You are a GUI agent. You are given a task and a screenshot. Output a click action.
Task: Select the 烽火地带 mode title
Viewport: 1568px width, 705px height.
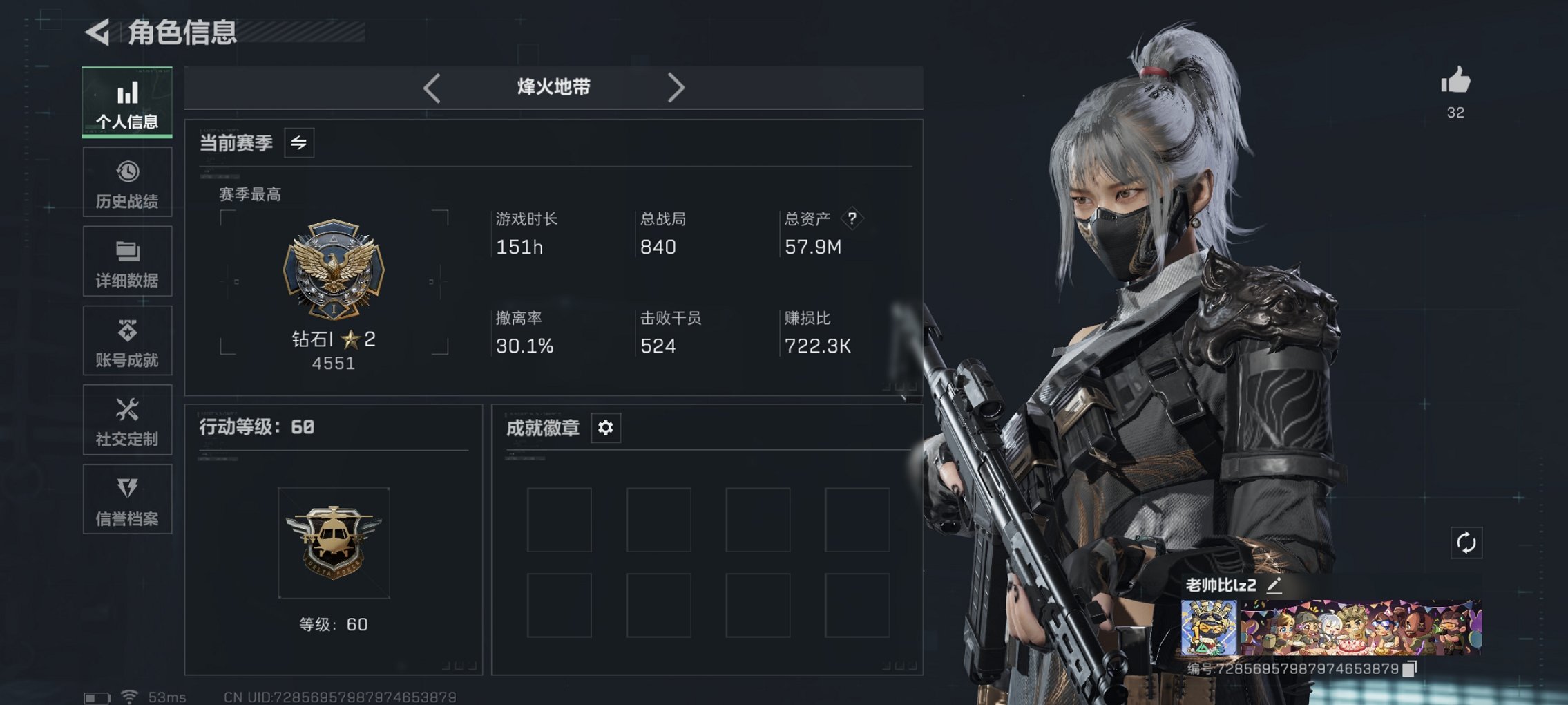coord(553,87)
